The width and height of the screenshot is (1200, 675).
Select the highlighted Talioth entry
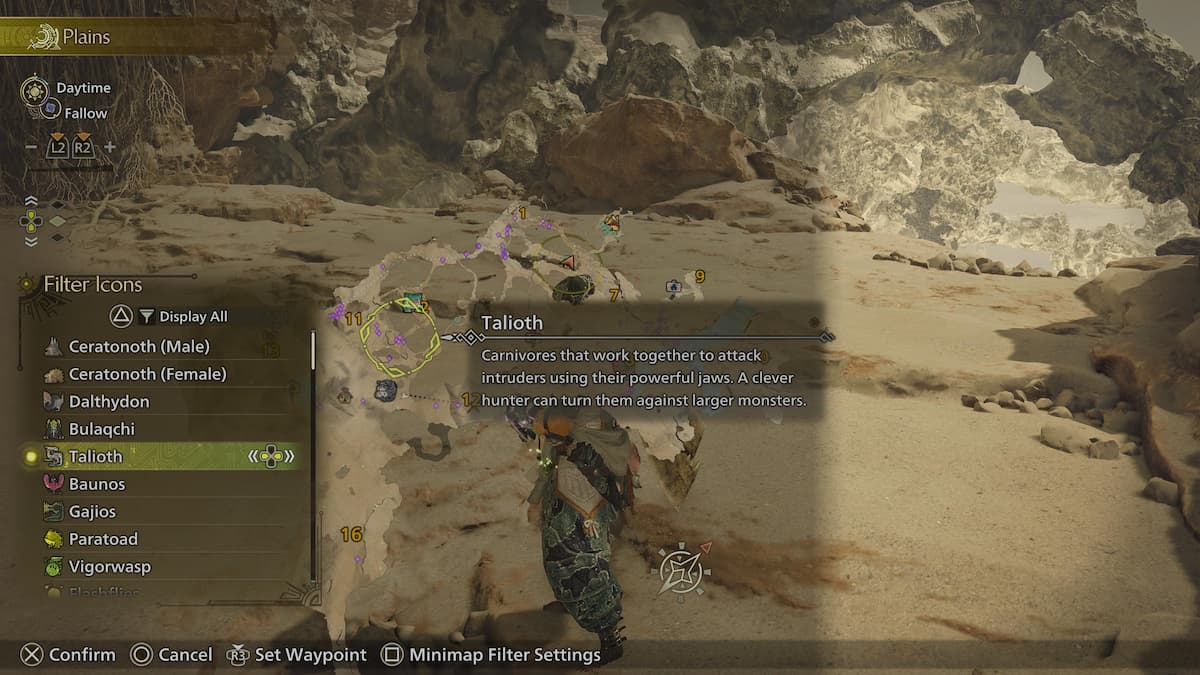pyautogui.click(x=96, y=456)
